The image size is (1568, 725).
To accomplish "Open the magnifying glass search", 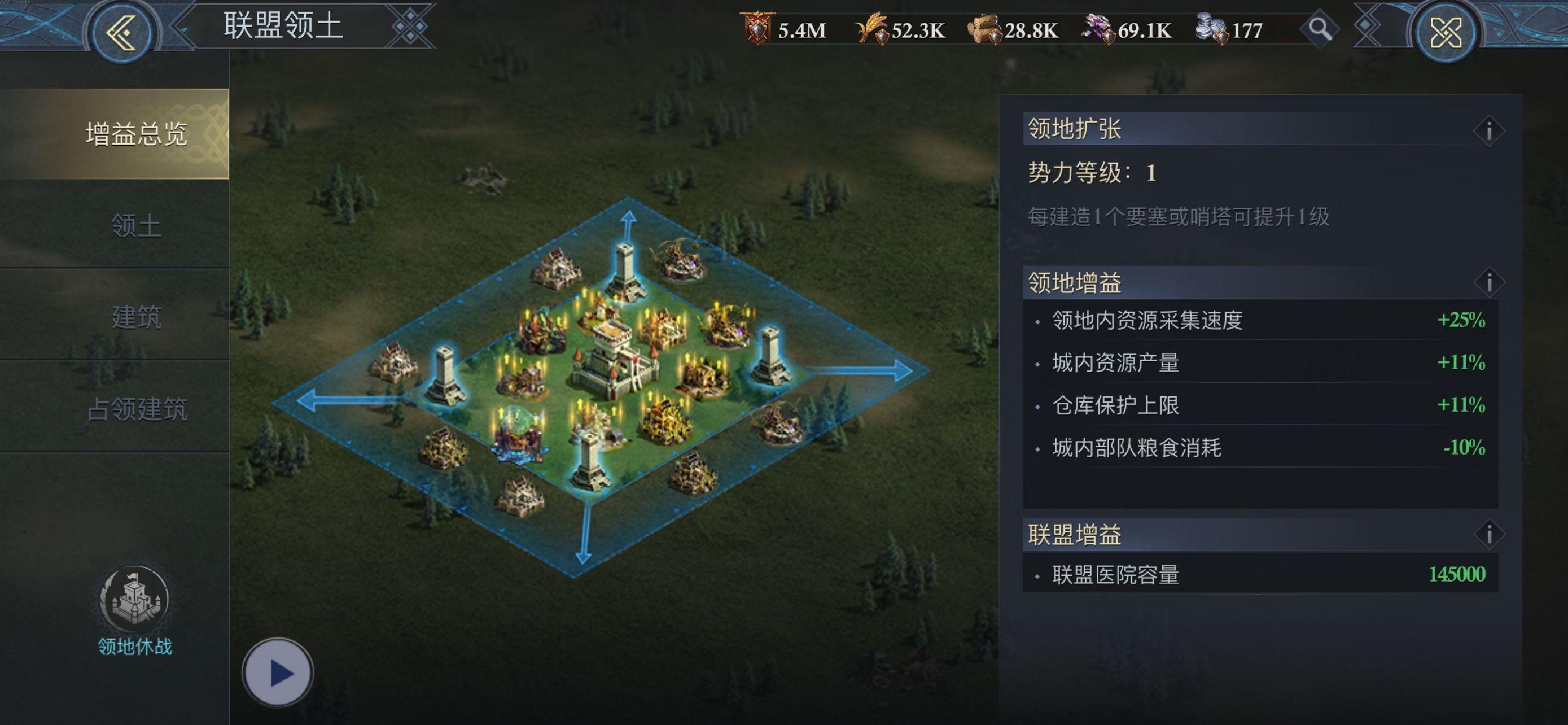I will coord(1319,29).
